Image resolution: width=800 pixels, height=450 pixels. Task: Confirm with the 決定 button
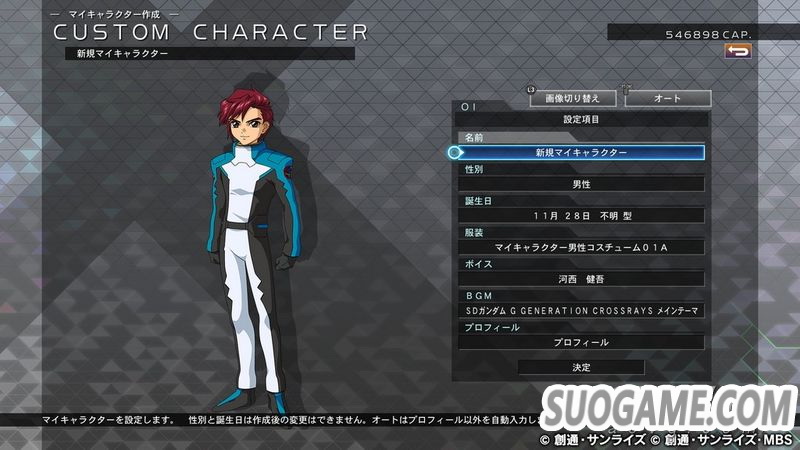[581, 367]
